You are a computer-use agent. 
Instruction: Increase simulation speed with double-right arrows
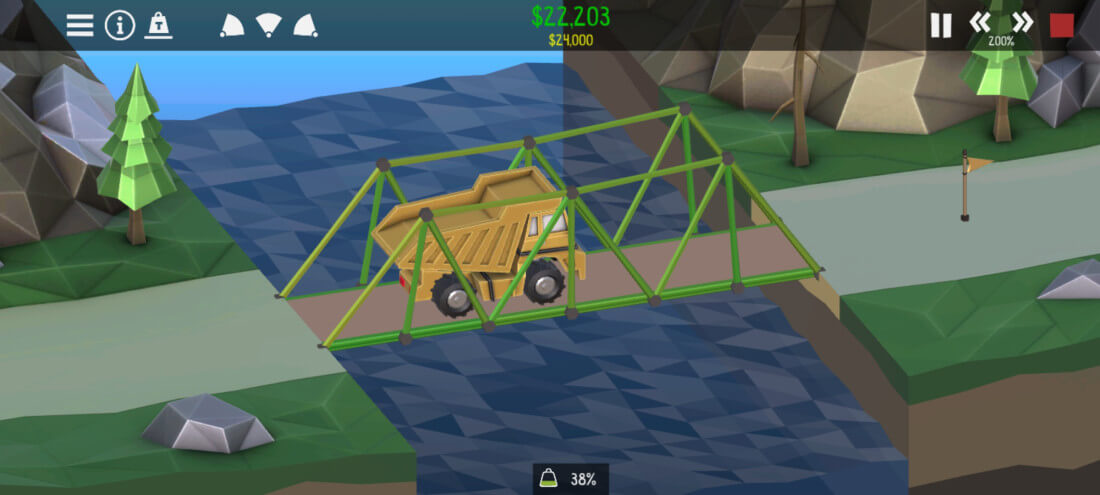1022,22
